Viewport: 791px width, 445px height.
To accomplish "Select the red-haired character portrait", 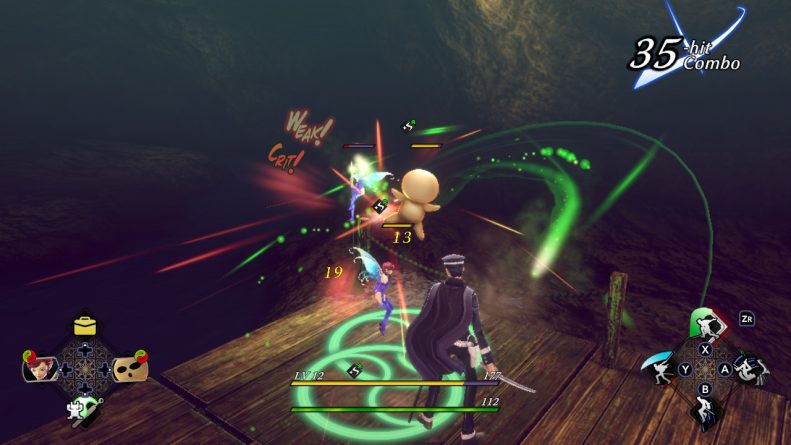I will point(38,368).
